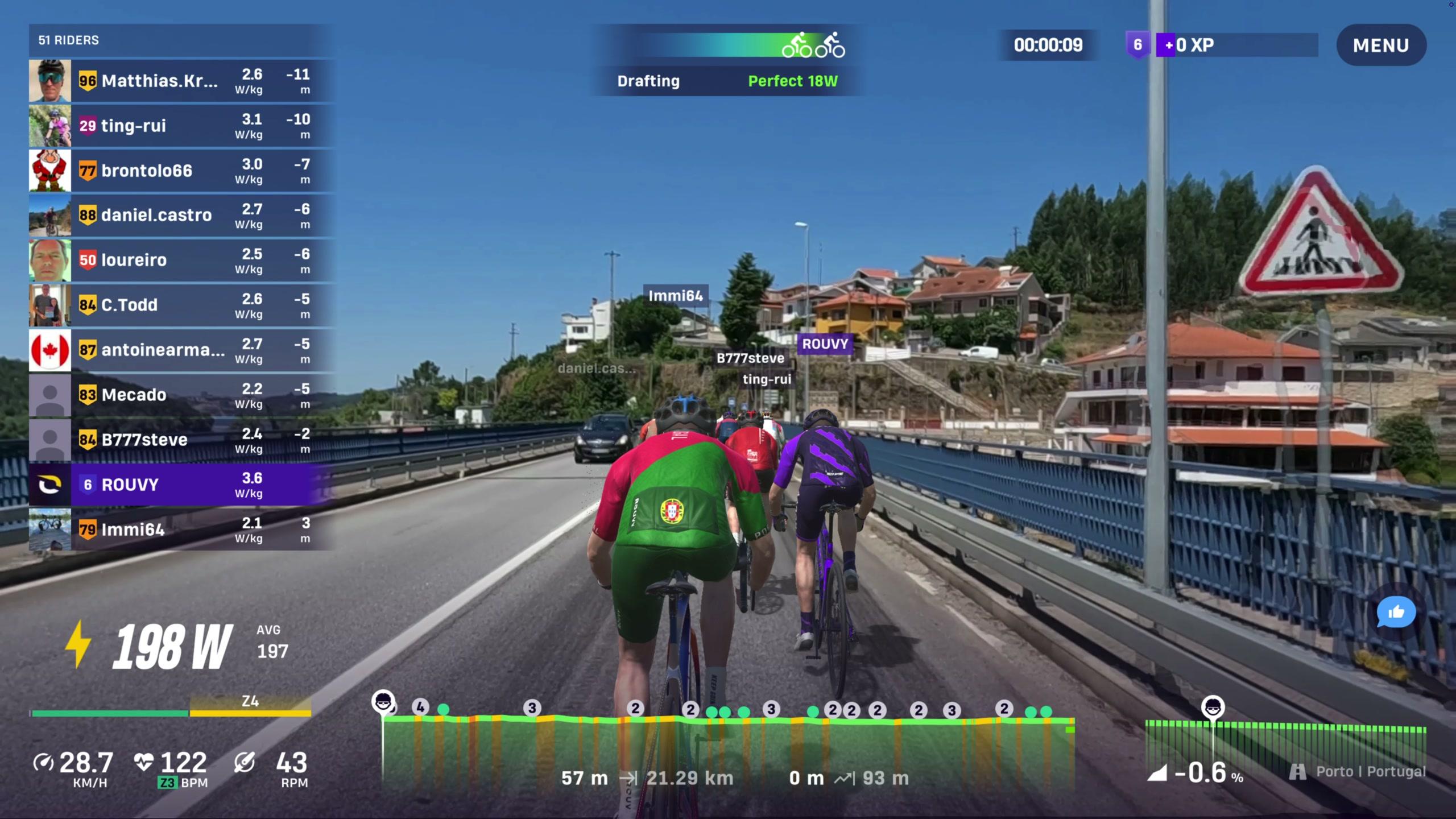The height and width of the screenshot is (819, 1456).
Task: Send a thumbs-up cheer
Action: point(1396,612)
